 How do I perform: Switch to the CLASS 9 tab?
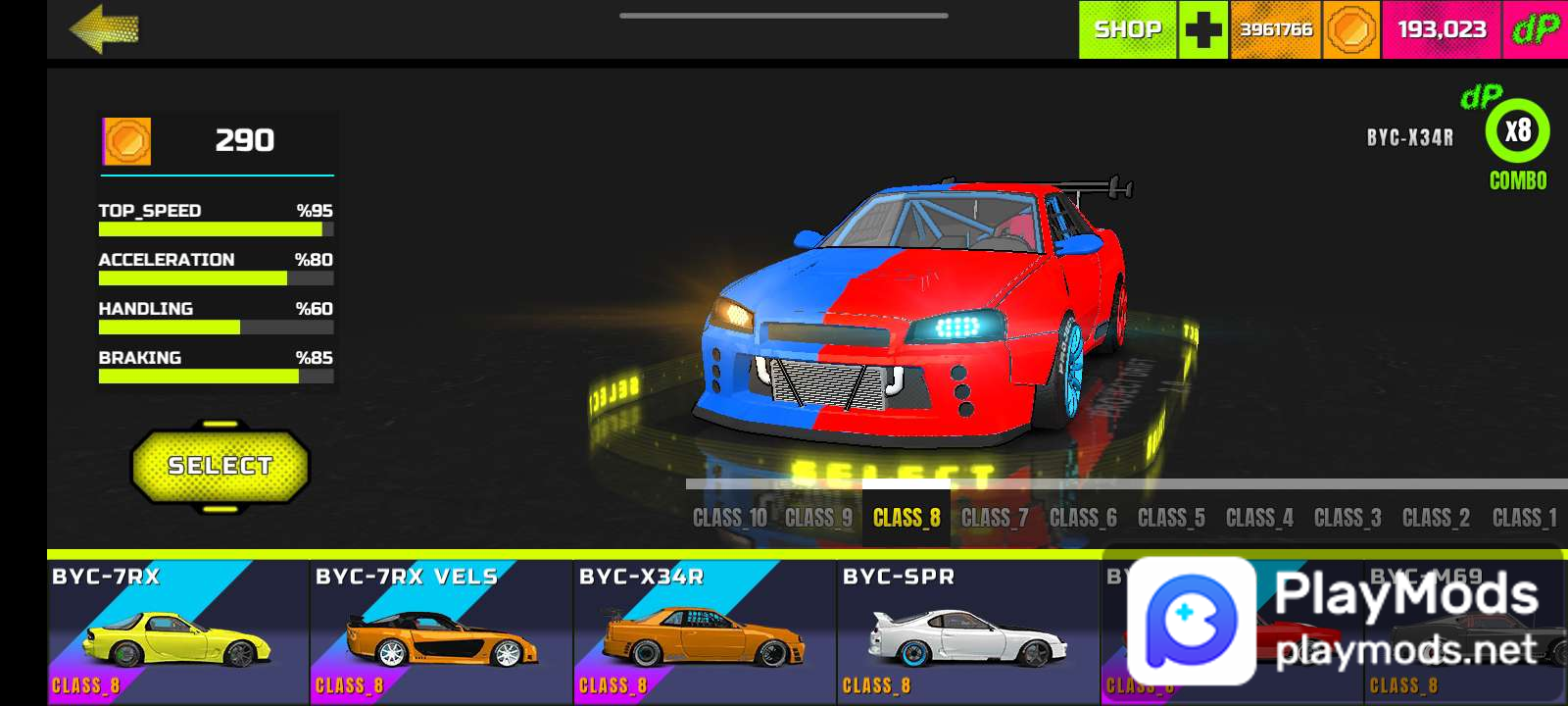click(x=818, y=518)
